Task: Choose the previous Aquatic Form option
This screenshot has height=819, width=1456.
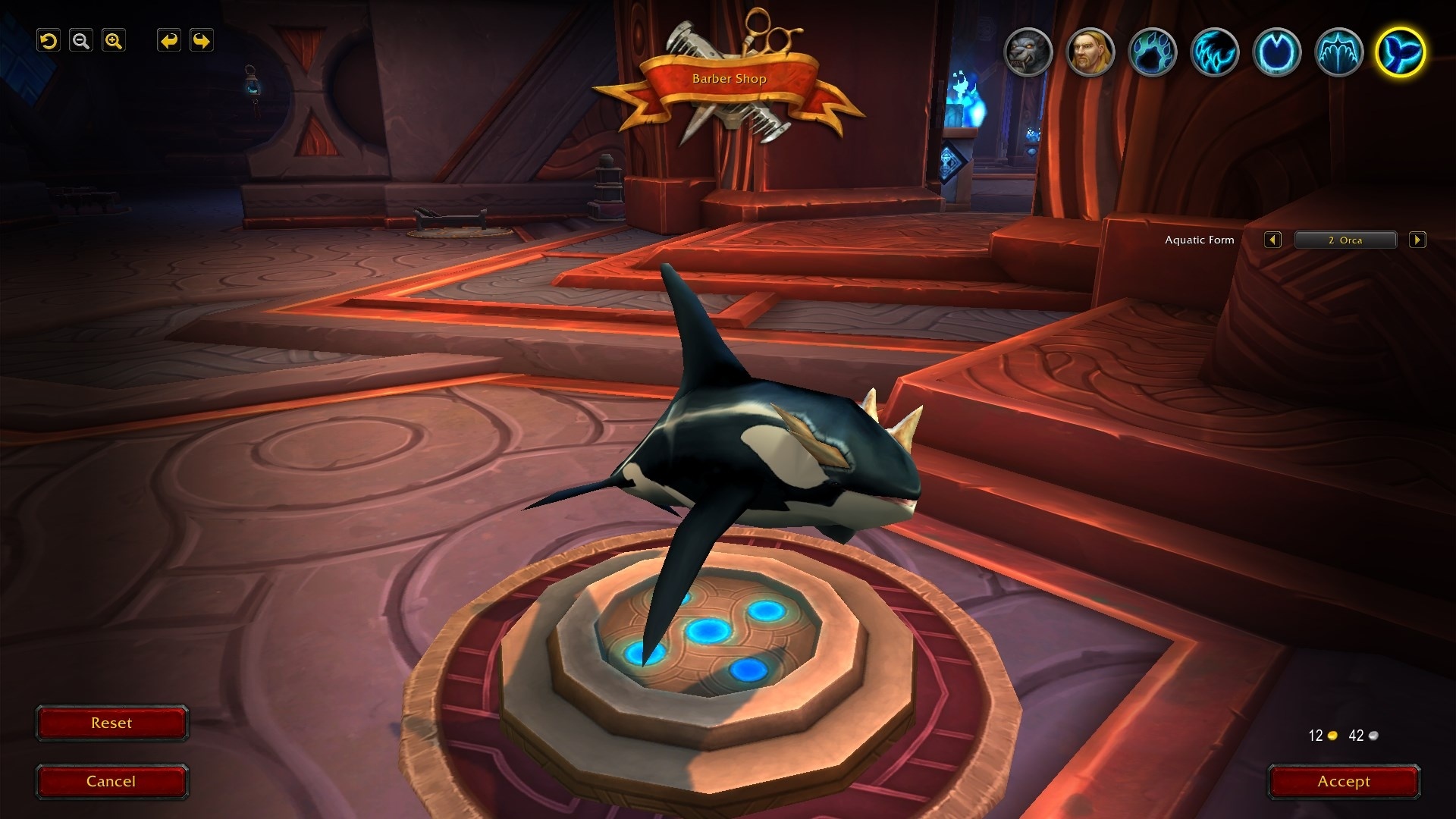Action: tap(1272, 240)
